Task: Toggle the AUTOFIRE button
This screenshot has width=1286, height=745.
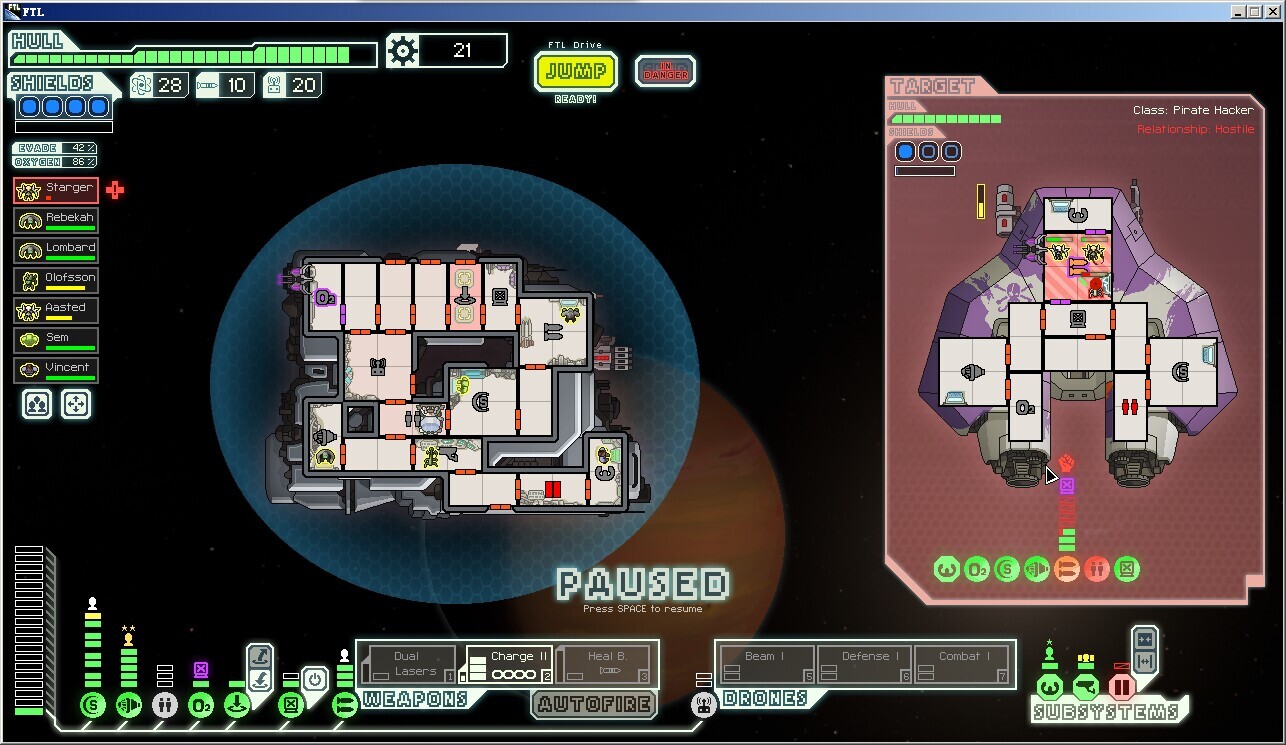Action: 594,704
